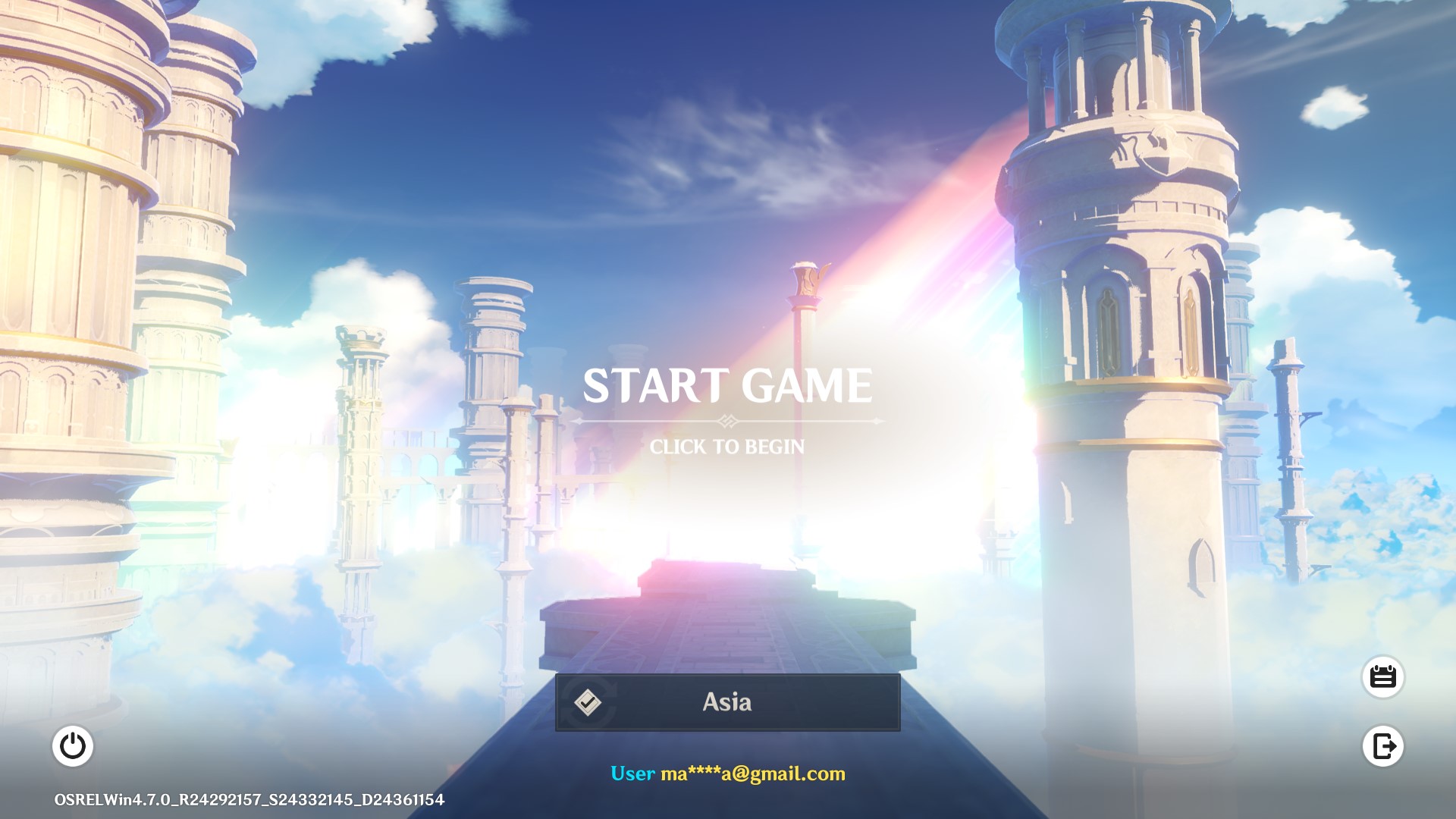Click the OSRELWin4.7.0 version text

point(247,799)
